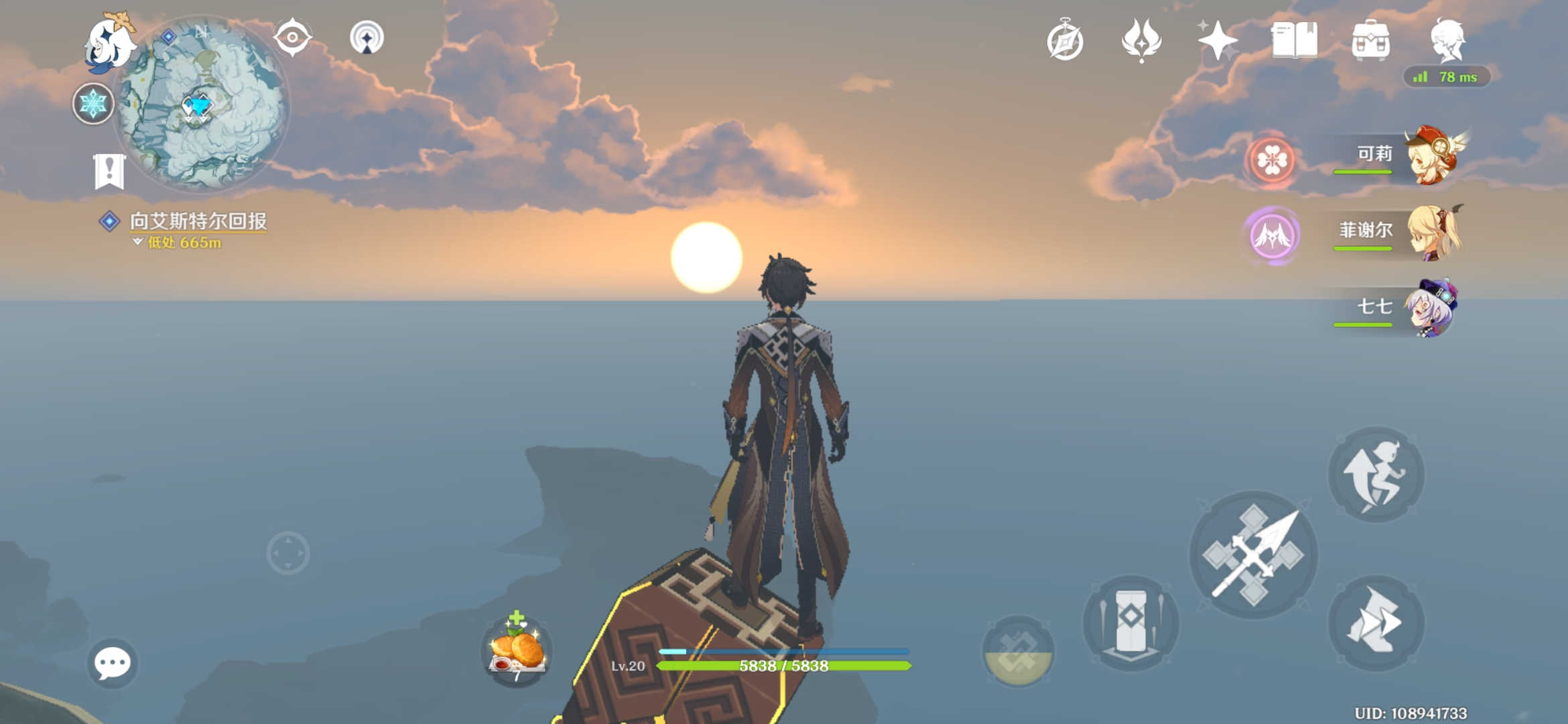Open the character screen head icon
This screenshot has height=724, width=1568.
1448,40
